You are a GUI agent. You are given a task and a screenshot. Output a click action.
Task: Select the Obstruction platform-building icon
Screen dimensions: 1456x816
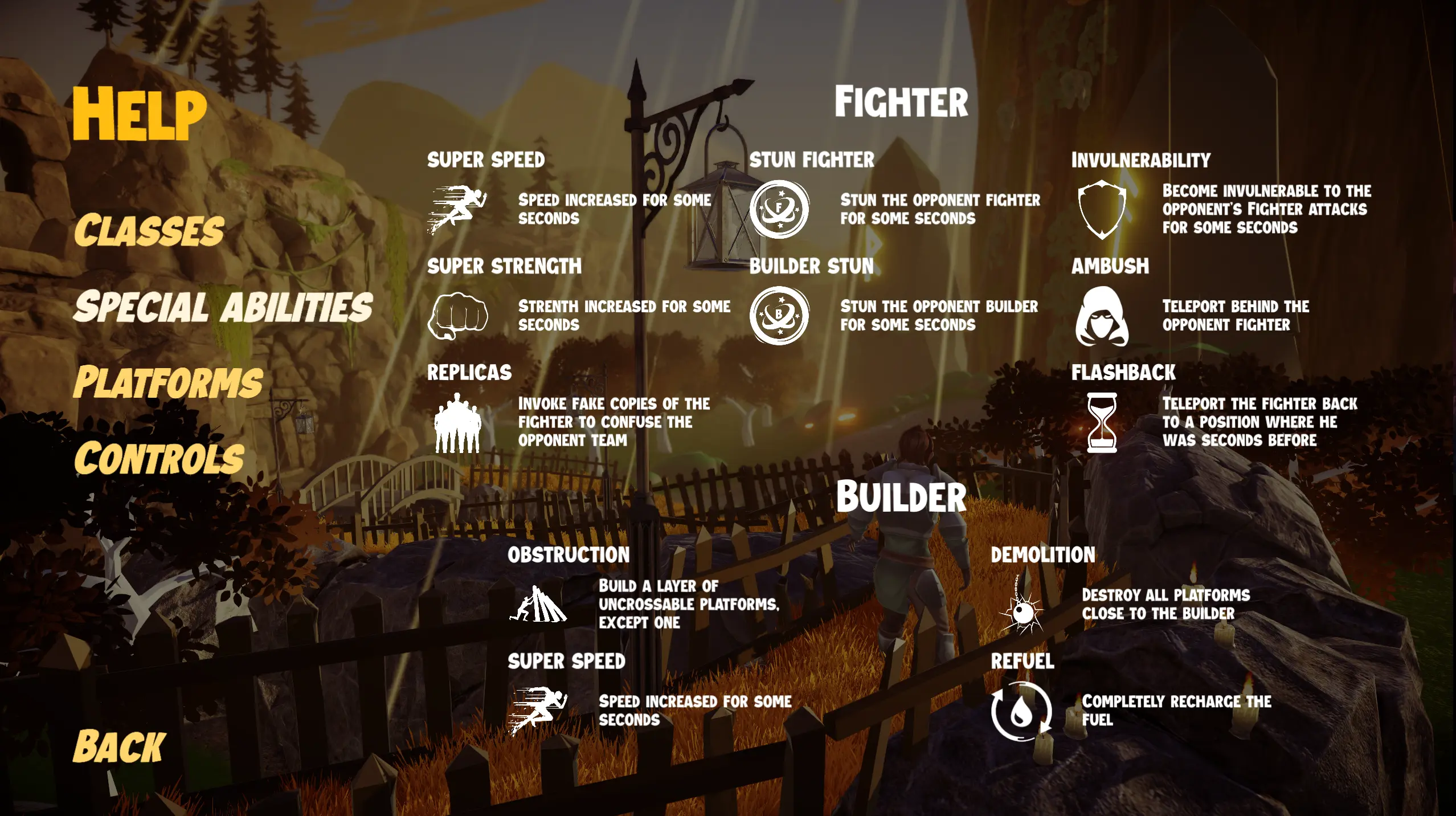point(538,604)
